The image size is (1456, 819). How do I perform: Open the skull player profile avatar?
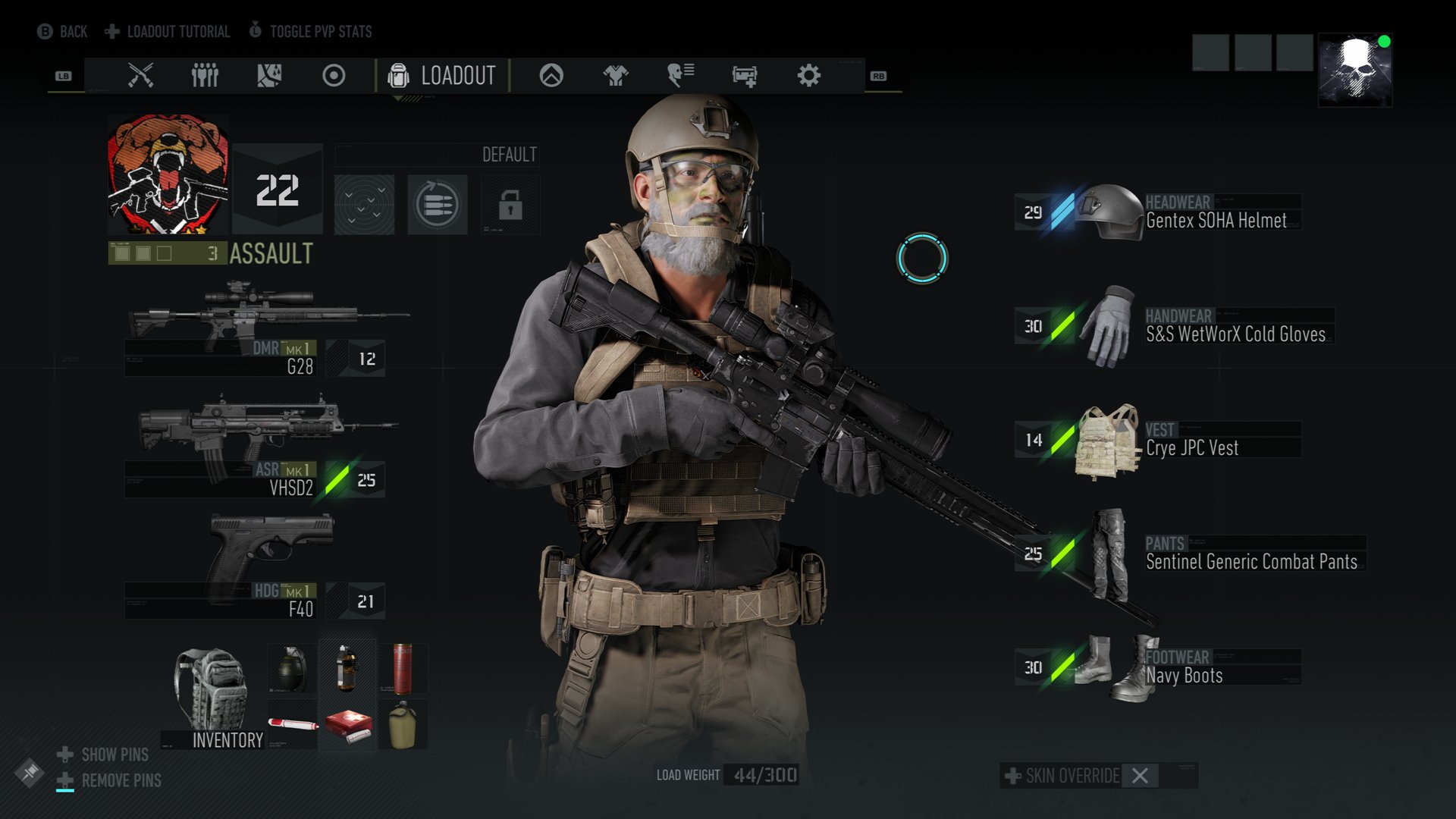click(1355, 70)
